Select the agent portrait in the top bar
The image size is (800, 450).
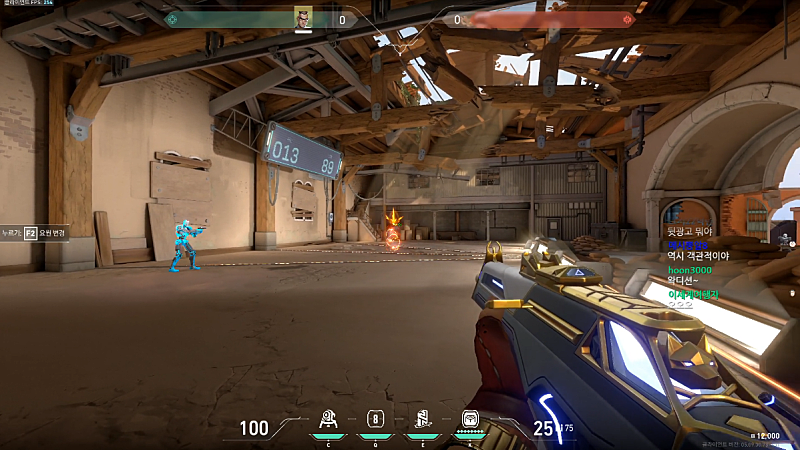point(303,18)
